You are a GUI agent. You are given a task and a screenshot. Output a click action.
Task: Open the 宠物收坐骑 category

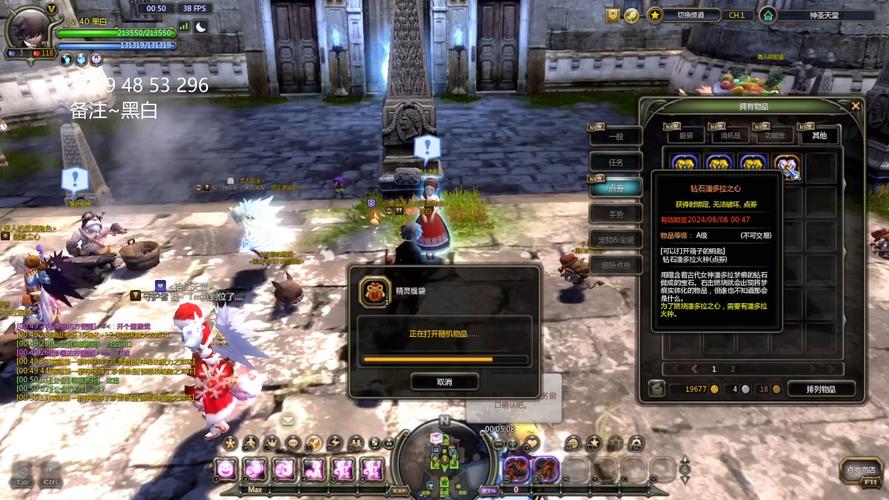615,240
